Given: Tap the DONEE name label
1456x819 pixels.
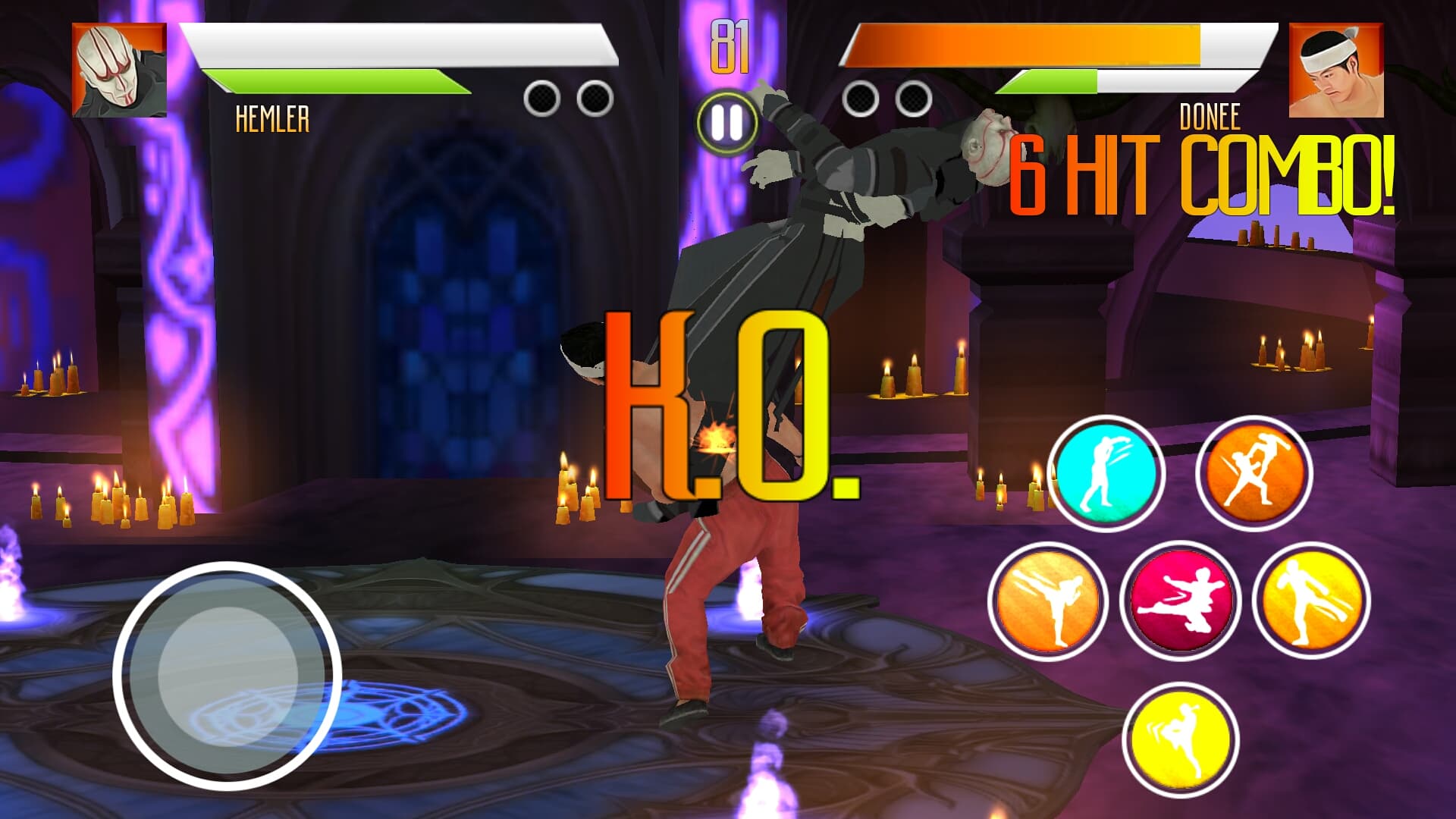Looking at the screenshot, I should tap(1210, 115).
